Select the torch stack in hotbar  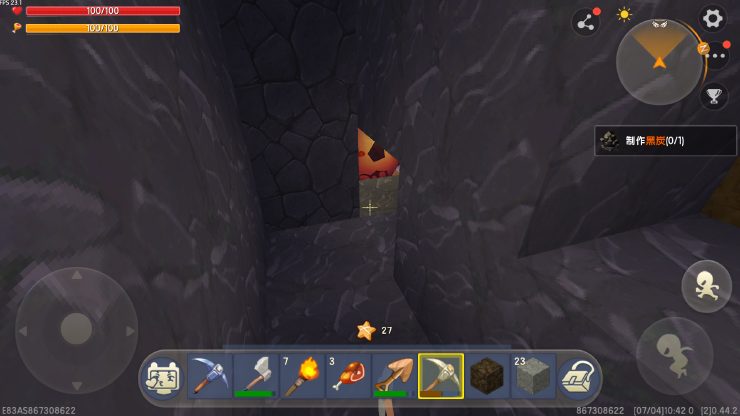[x=302, y=376]
